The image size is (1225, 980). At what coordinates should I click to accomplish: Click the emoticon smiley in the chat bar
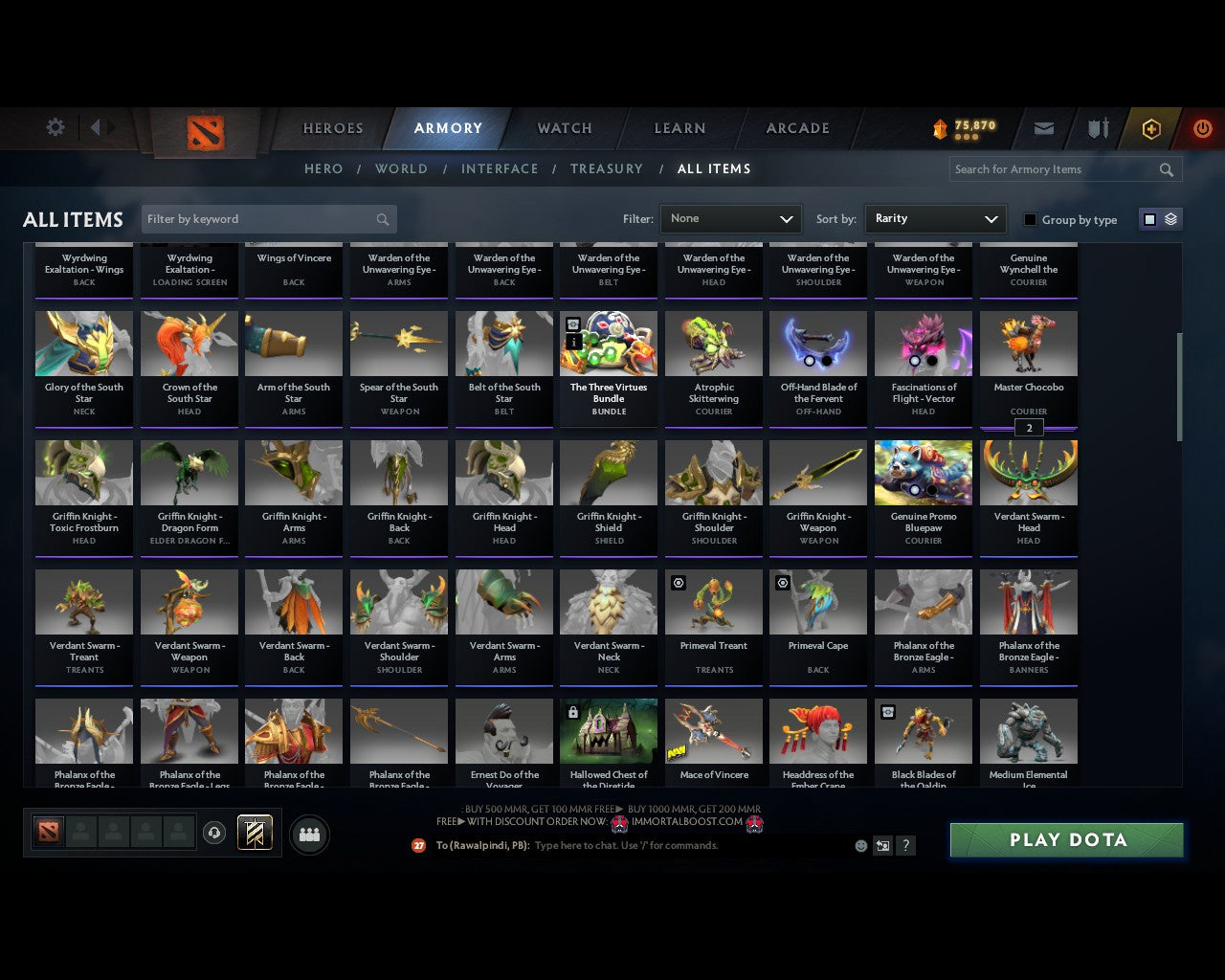(860, 846)
